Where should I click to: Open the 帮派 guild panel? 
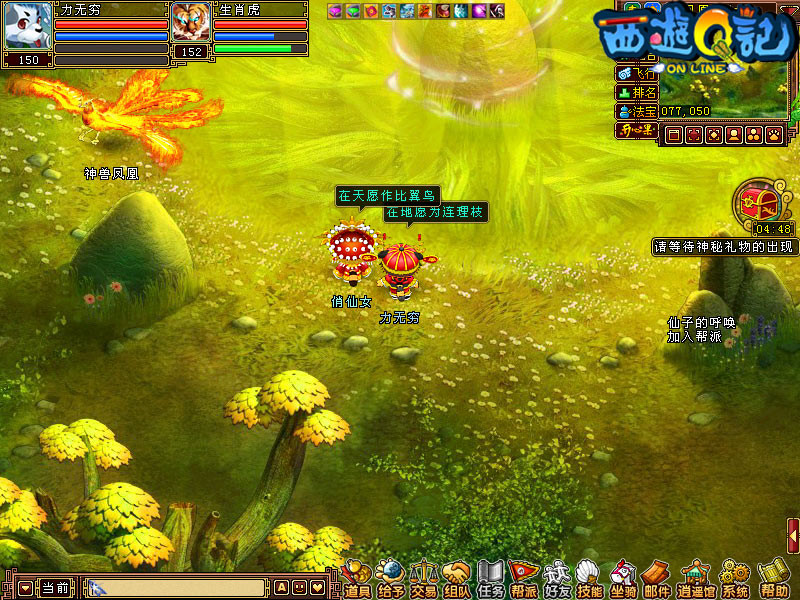point(523,579)
